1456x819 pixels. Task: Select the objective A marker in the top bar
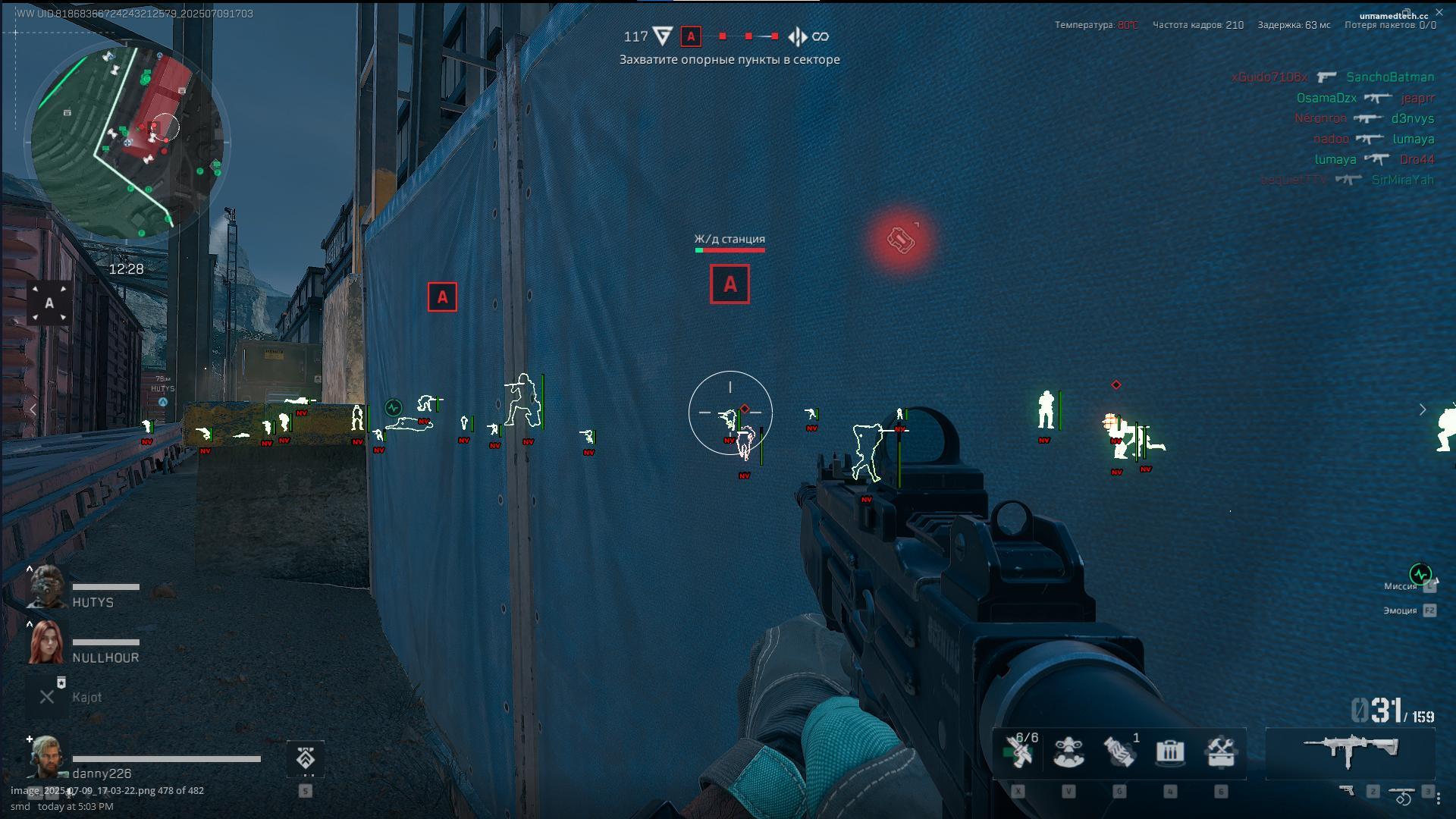tap(691, 36)
